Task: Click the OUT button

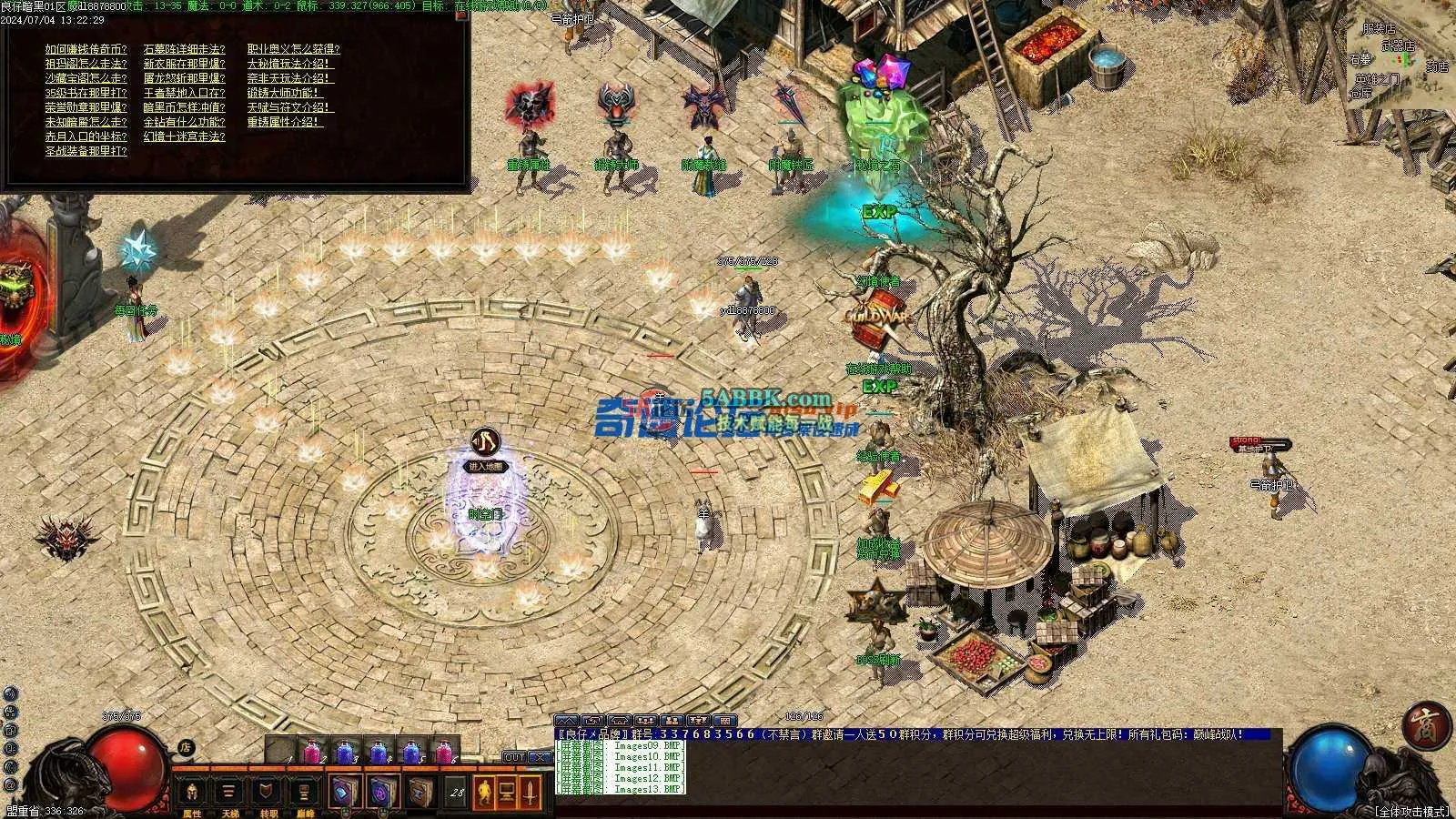Action: click(x=514, y=757)
